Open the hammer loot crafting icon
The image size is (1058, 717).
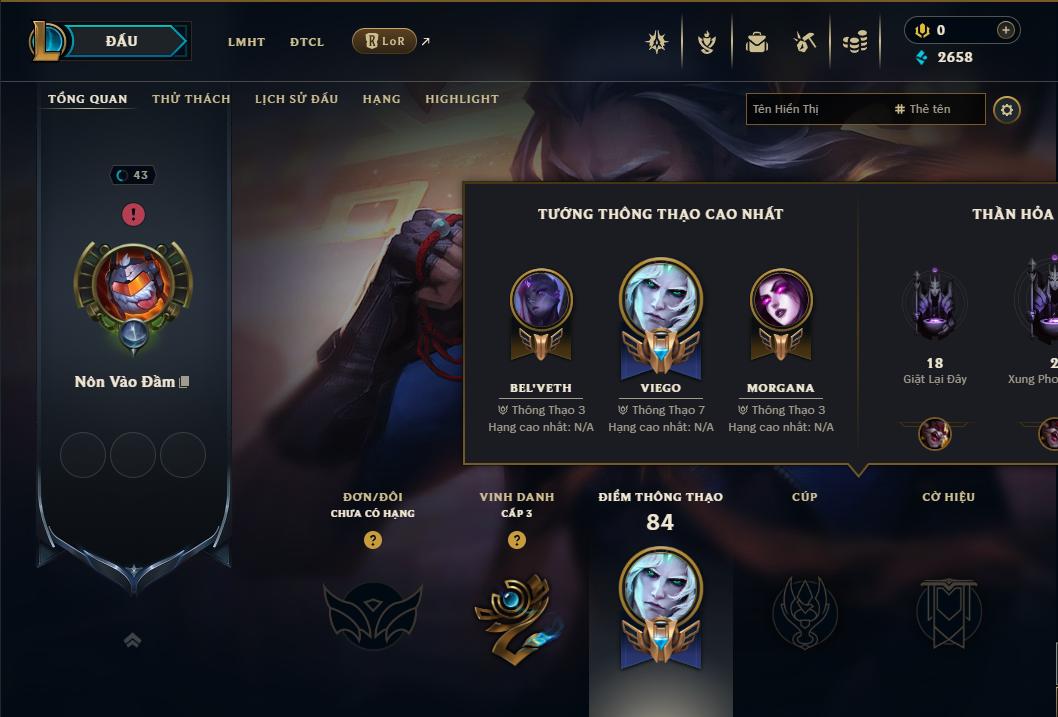(x=805, y=42)
